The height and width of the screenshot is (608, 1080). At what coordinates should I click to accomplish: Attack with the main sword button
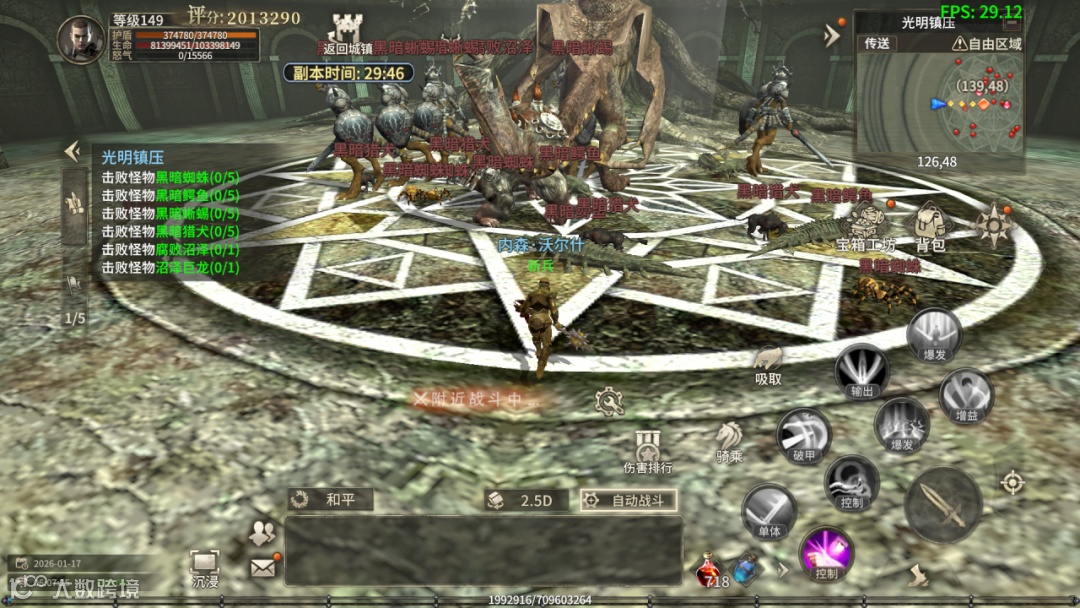pos(942,505)
